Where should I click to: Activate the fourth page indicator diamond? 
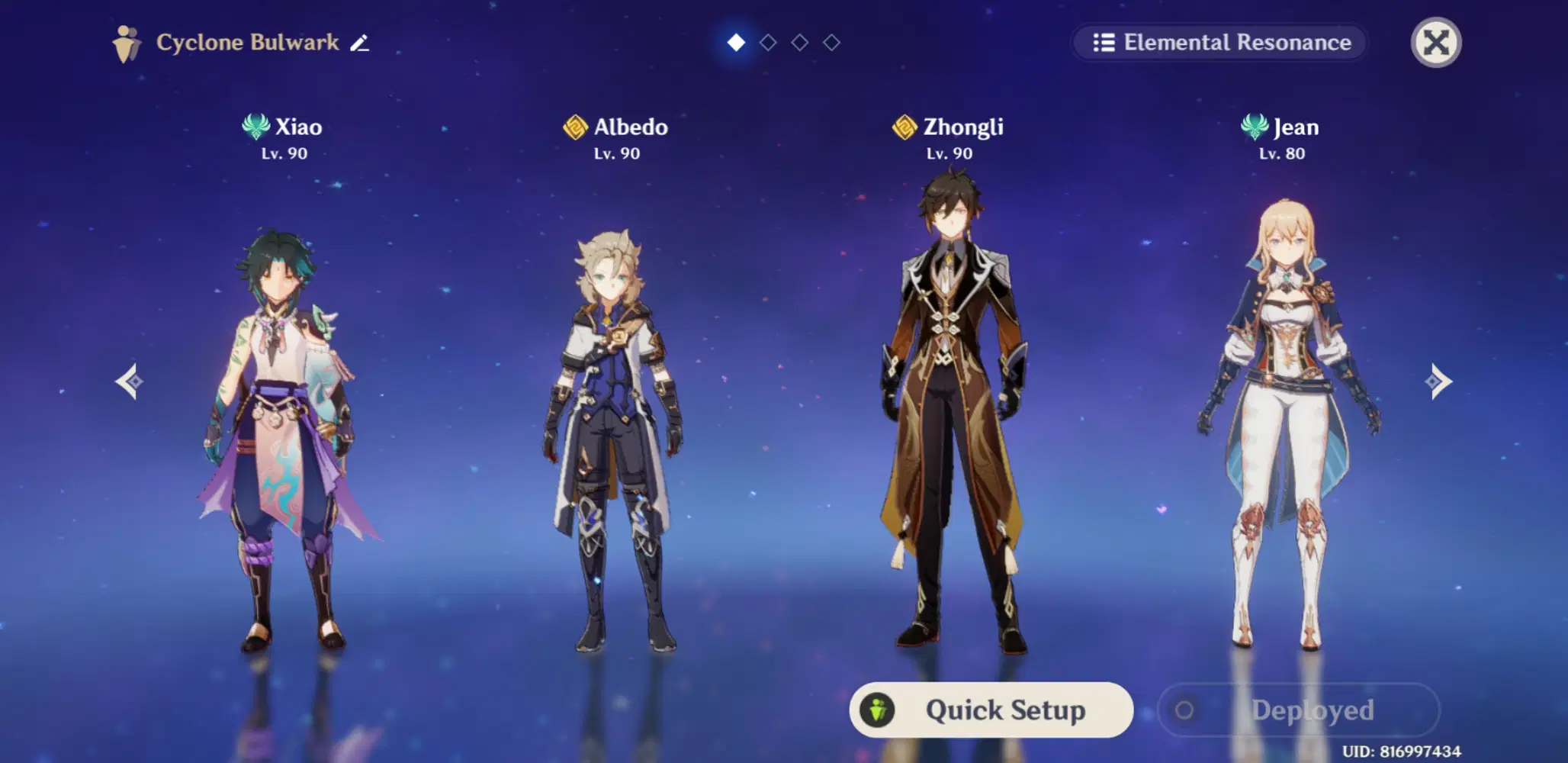click(831, 43)
